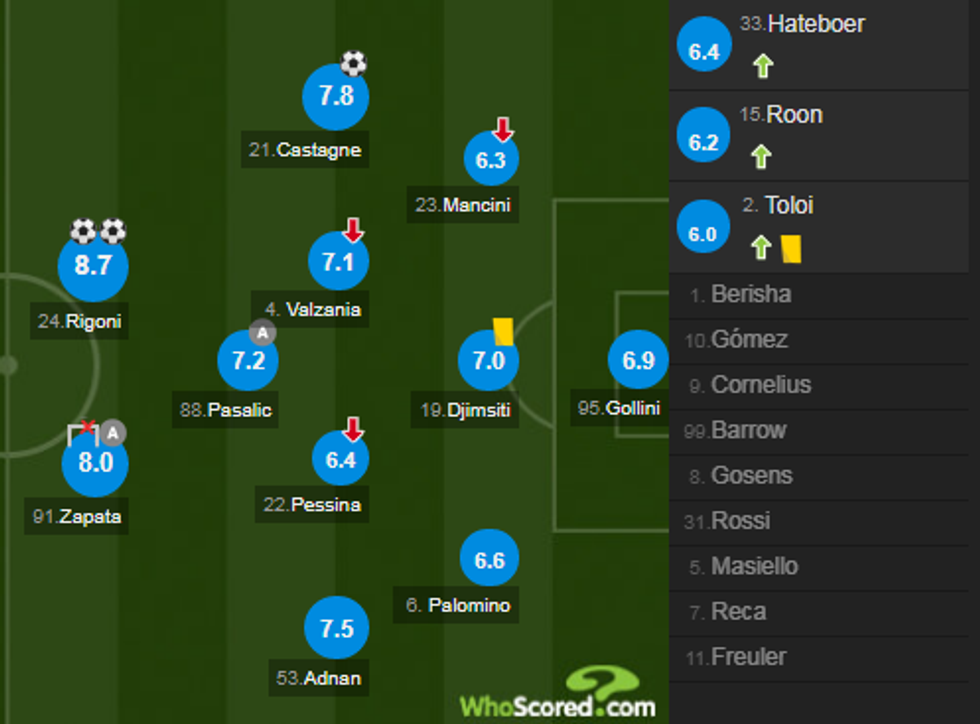Click Cornelius in the substitutes list
The height and width of the screenshot is (724, 980).
[761, 385]
